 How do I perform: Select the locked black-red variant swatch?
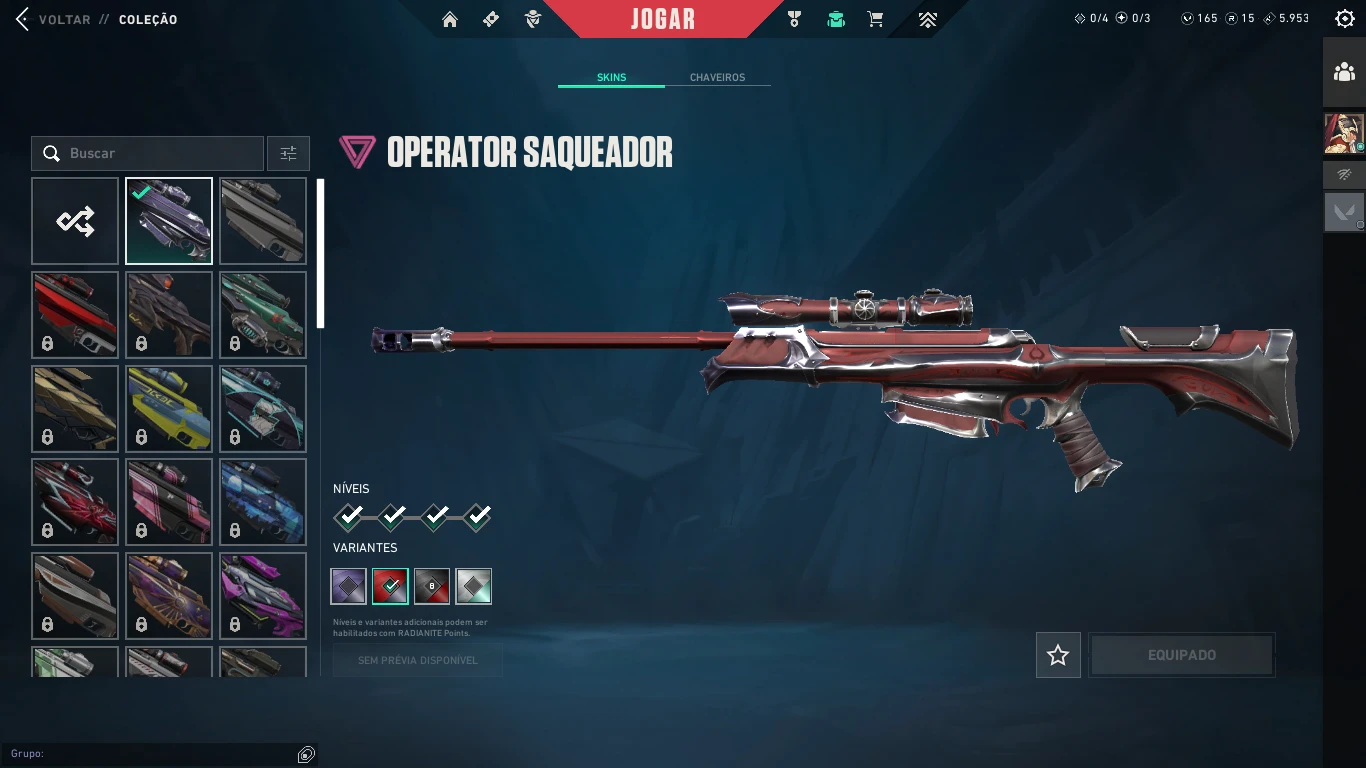[x=432, y=586]
